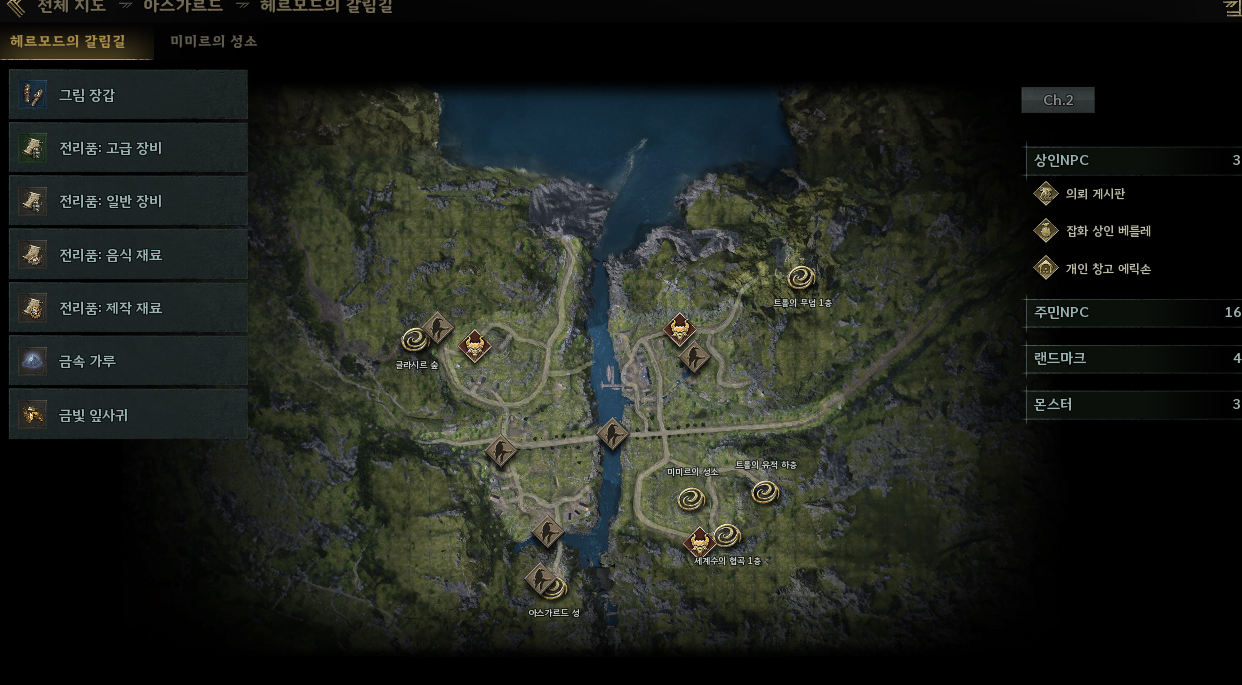Select 전리품: 고급 장비 from the list
Image resolution: width=1242 pixels, height=685 pixels.
(x=128, y=148)
